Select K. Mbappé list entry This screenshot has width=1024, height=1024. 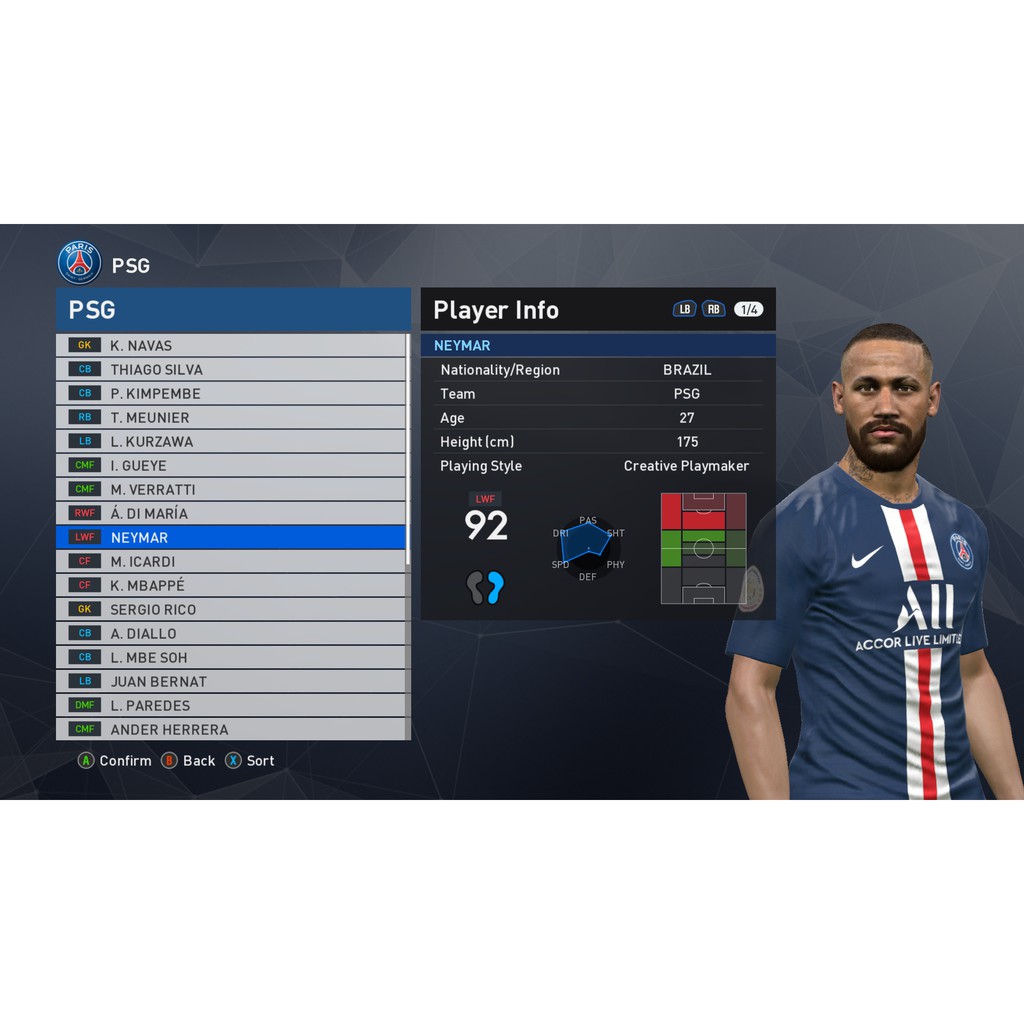(231, 585)
